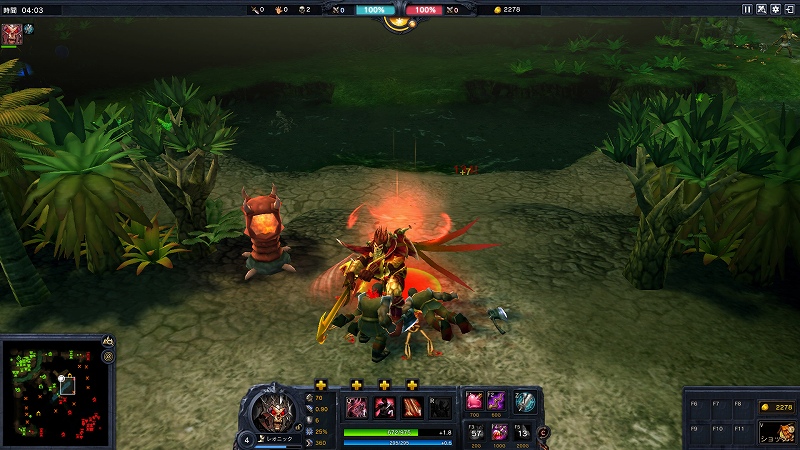Use the F3 item slot showing 57
800x450 pixels.
475,432
